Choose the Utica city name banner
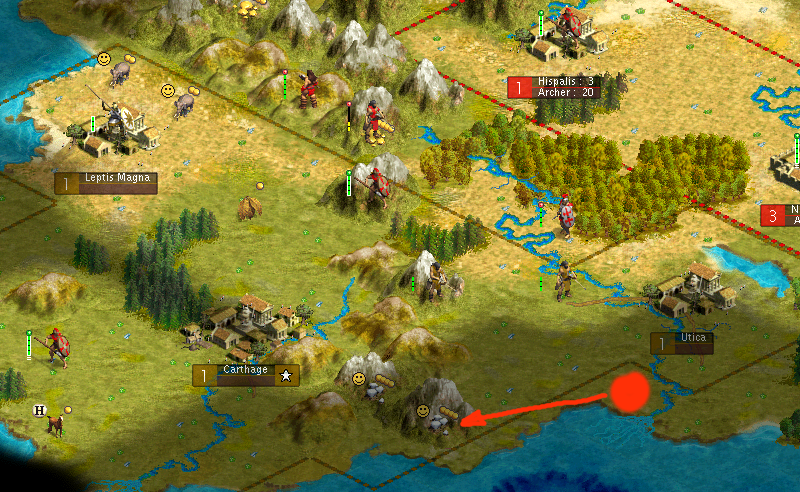This screenshot has height=492, width=800. (x=682, y=343)
